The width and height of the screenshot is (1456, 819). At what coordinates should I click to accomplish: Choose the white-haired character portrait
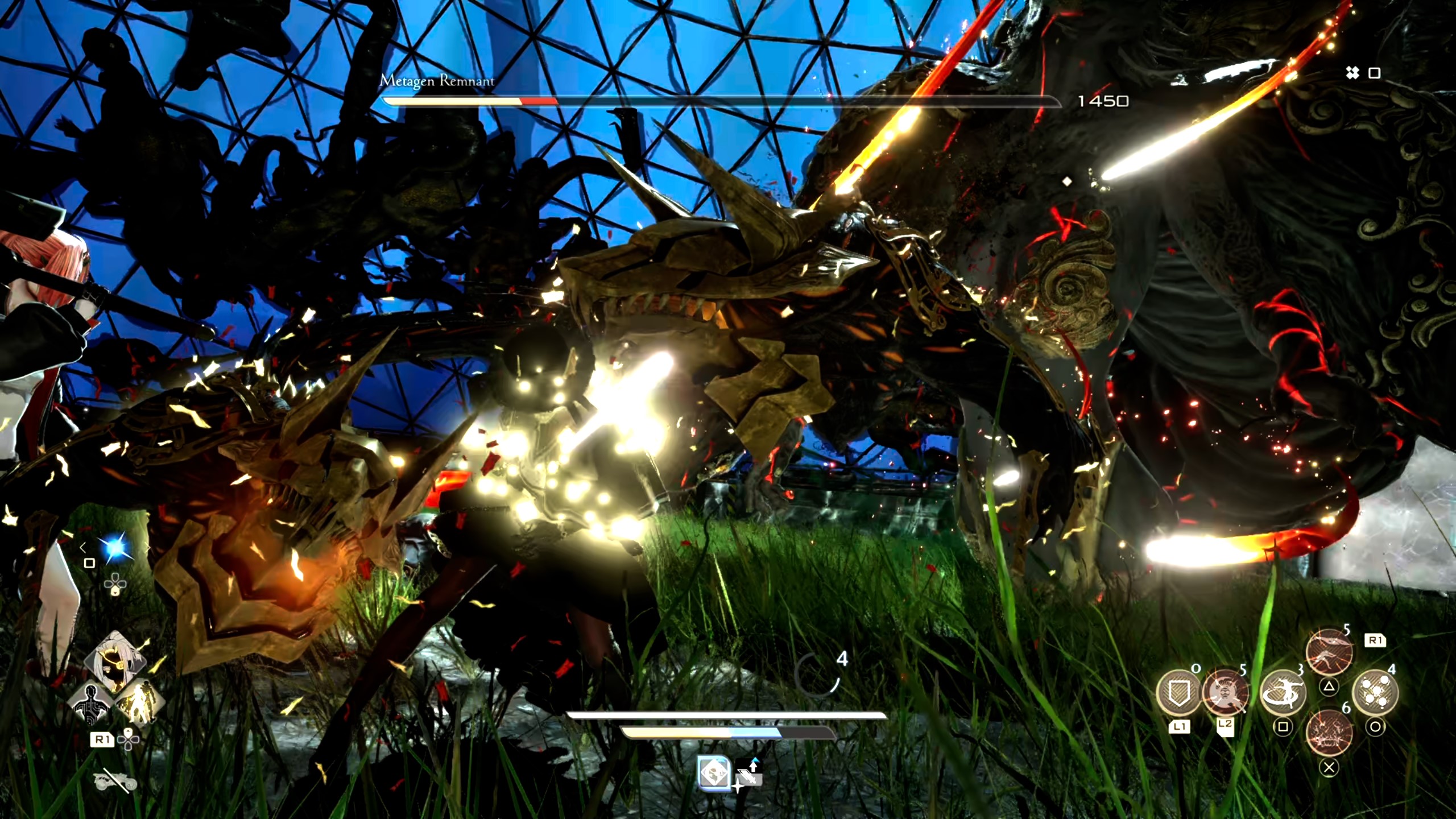pyautogui.click(x=115, y=661)
